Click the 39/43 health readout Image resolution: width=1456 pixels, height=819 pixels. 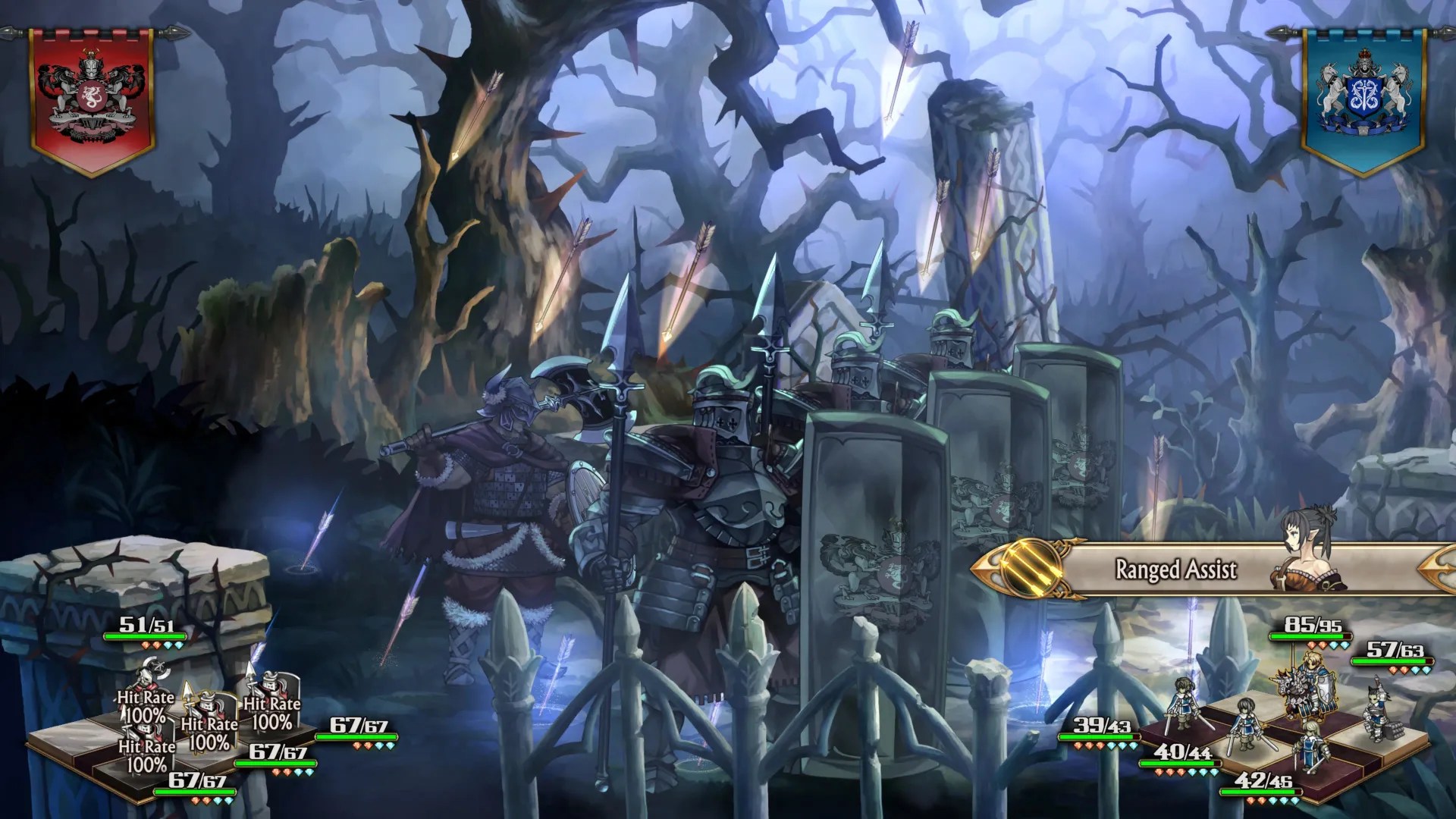click(x=1100, y=726)
